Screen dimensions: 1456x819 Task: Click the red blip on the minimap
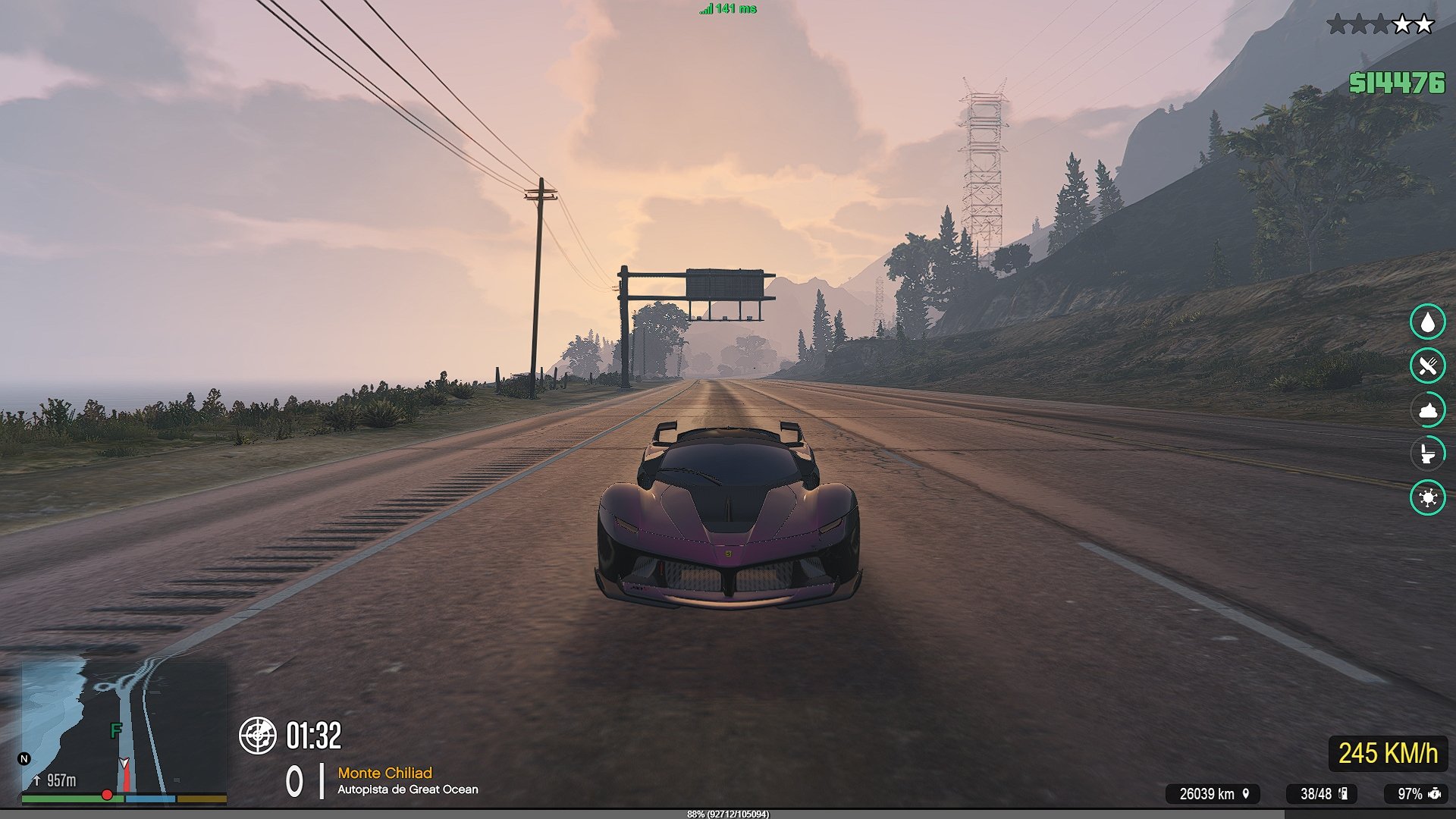(x=107, y=795)
